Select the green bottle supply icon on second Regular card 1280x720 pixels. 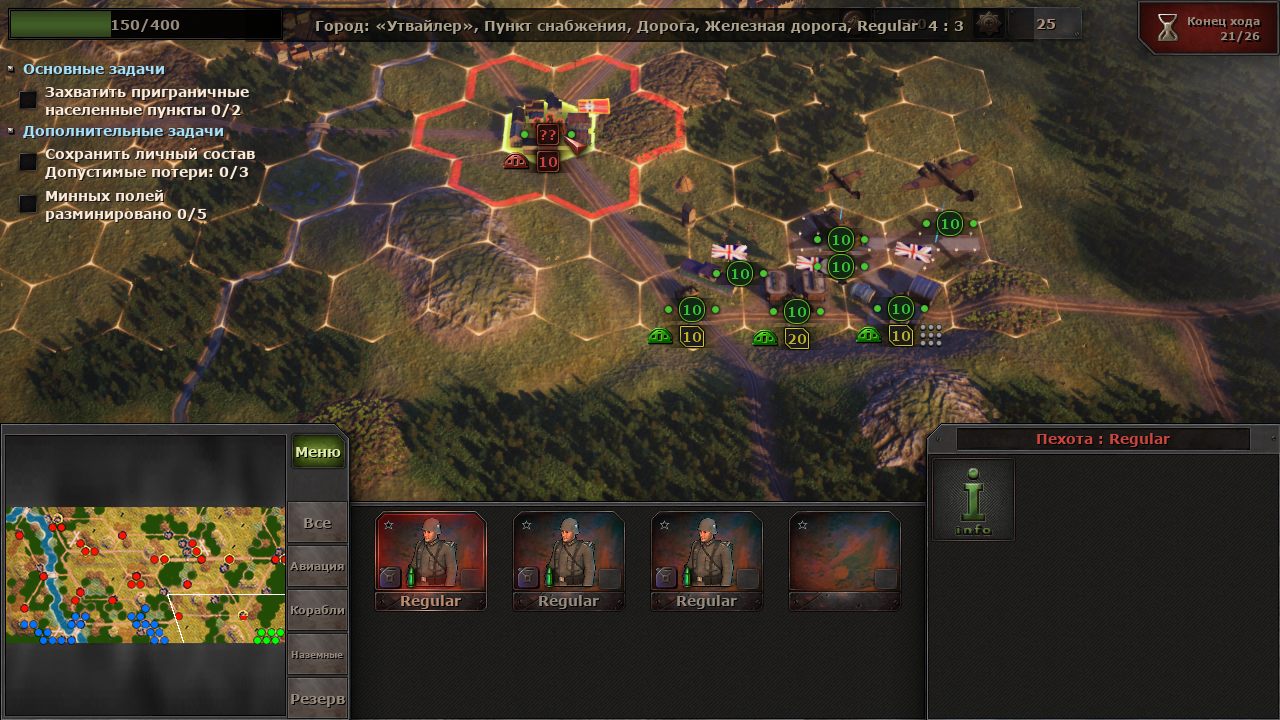(549, 576)
